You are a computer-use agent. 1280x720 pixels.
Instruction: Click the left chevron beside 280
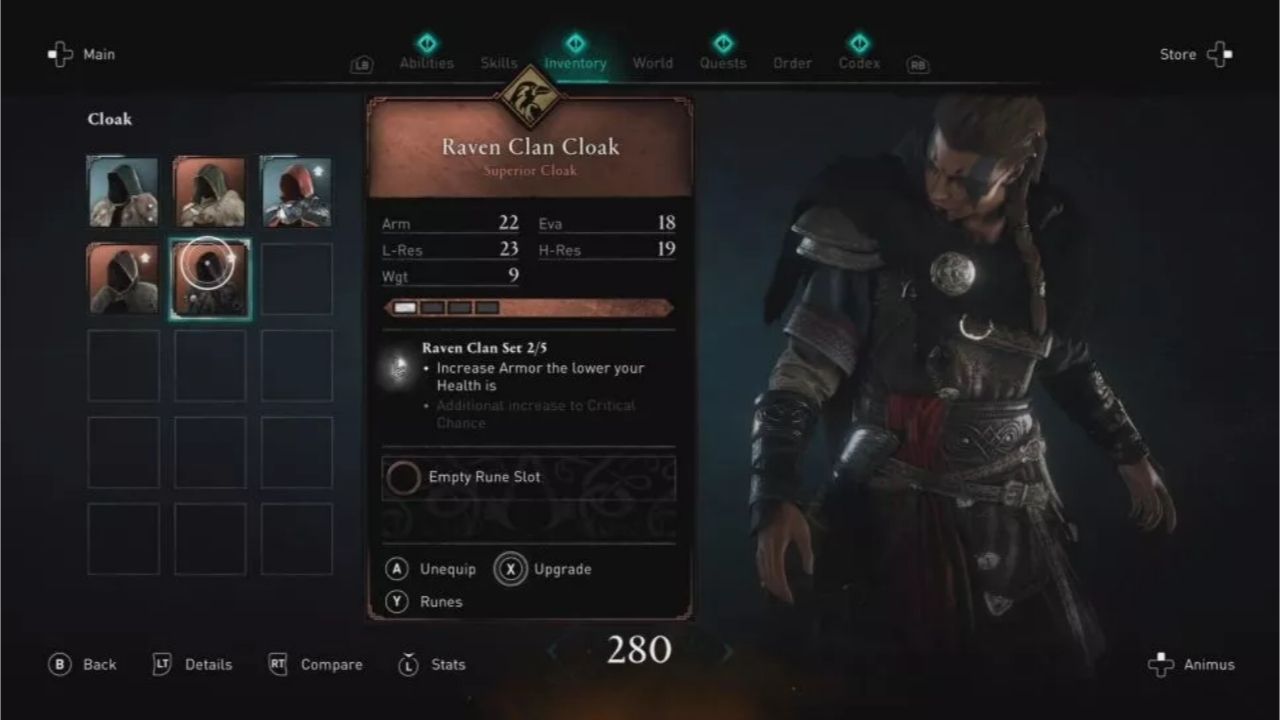(x=554, y=652)
